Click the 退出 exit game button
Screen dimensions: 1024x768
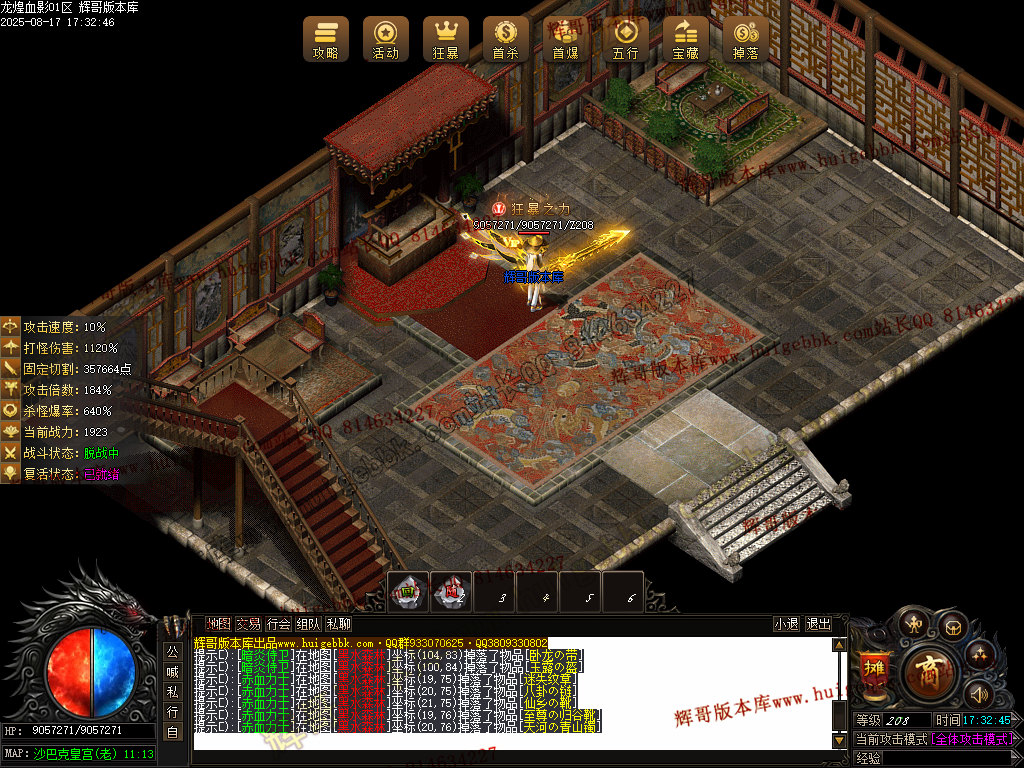(819, 624)
